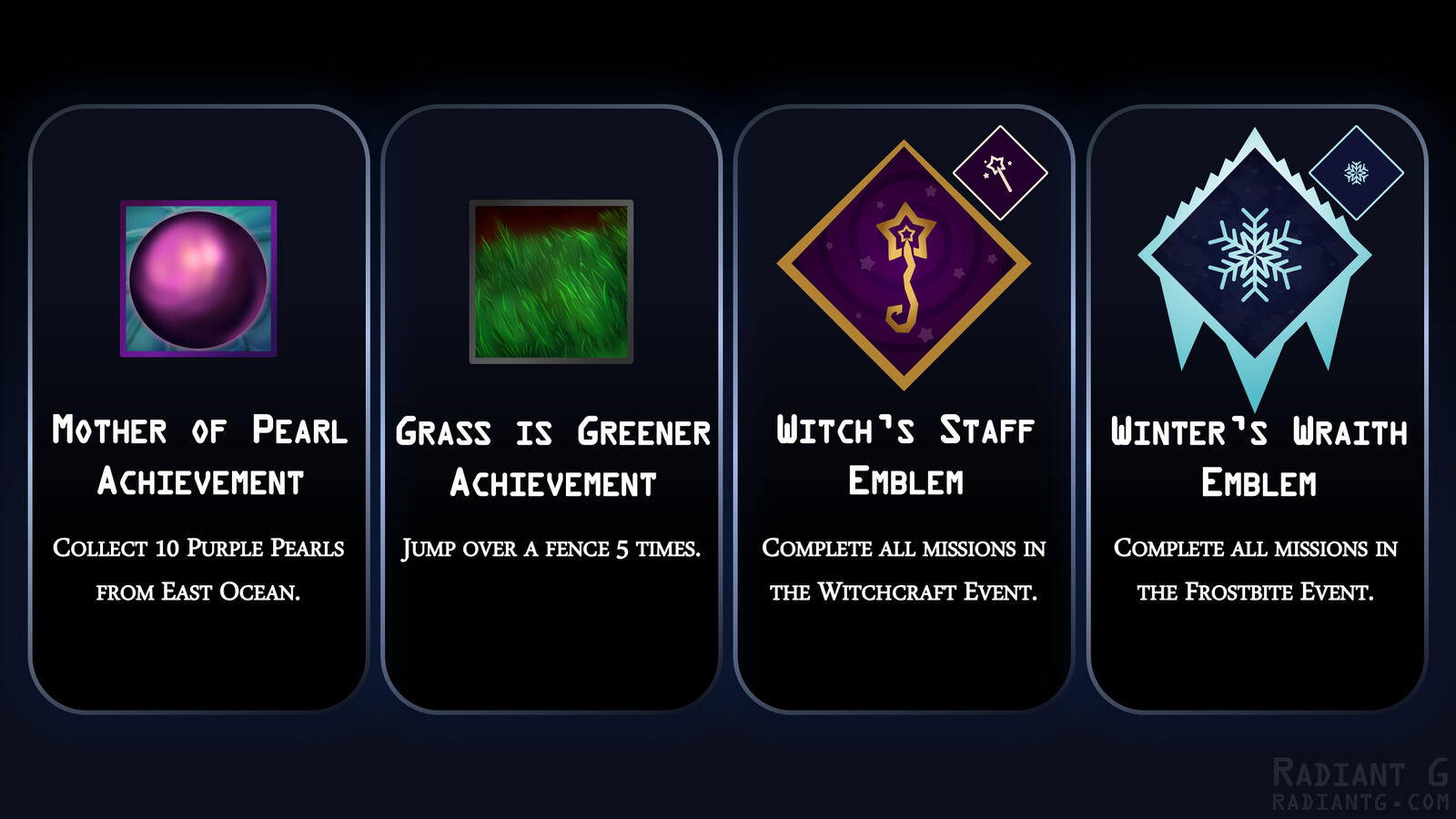Image resolution: width=1456 pixels, height=819 pixels.
Task: Click the purple pearl achievement icon
Action: [197, 278]
